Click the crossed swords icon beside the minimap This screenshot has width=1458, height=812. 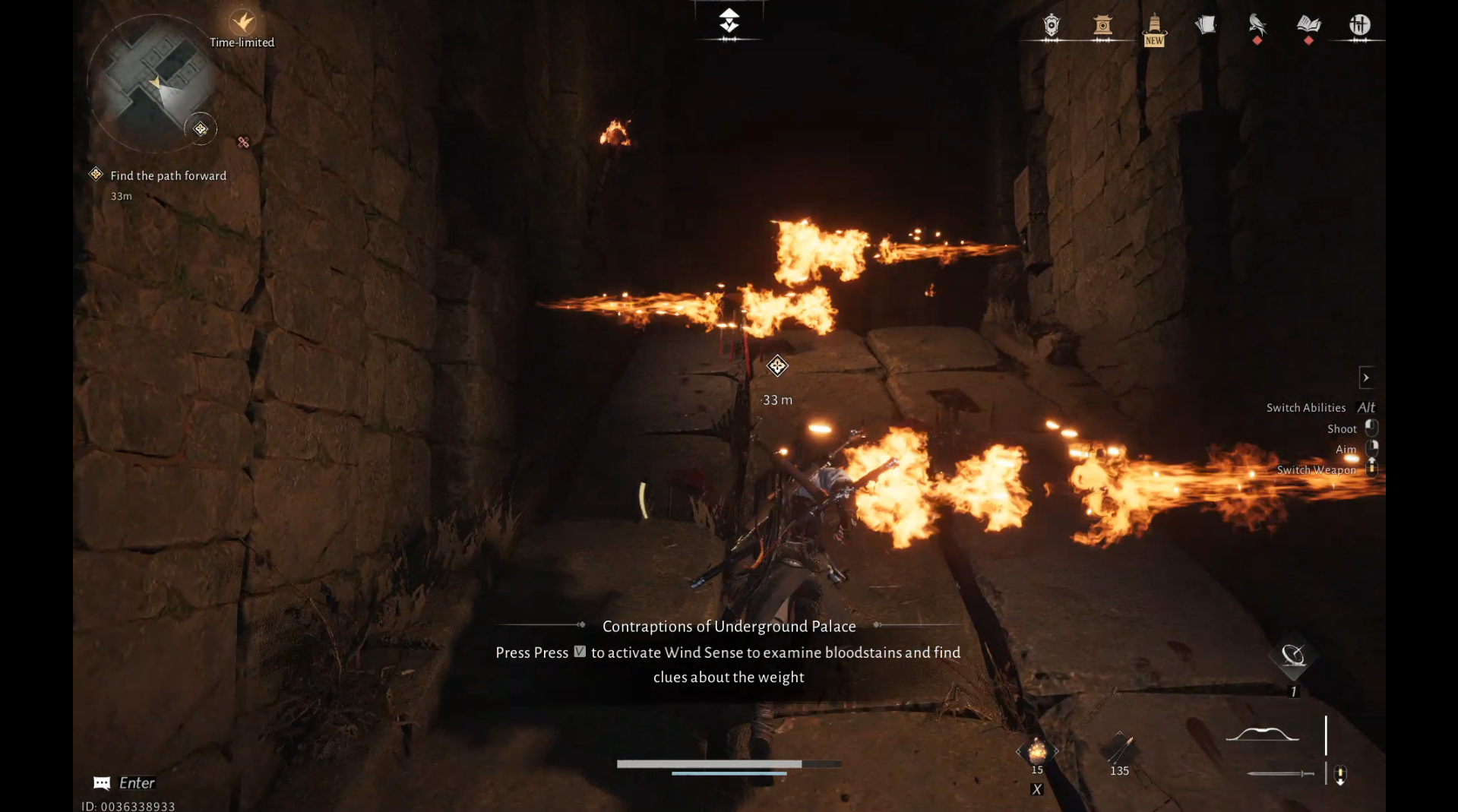coord(243,142)
